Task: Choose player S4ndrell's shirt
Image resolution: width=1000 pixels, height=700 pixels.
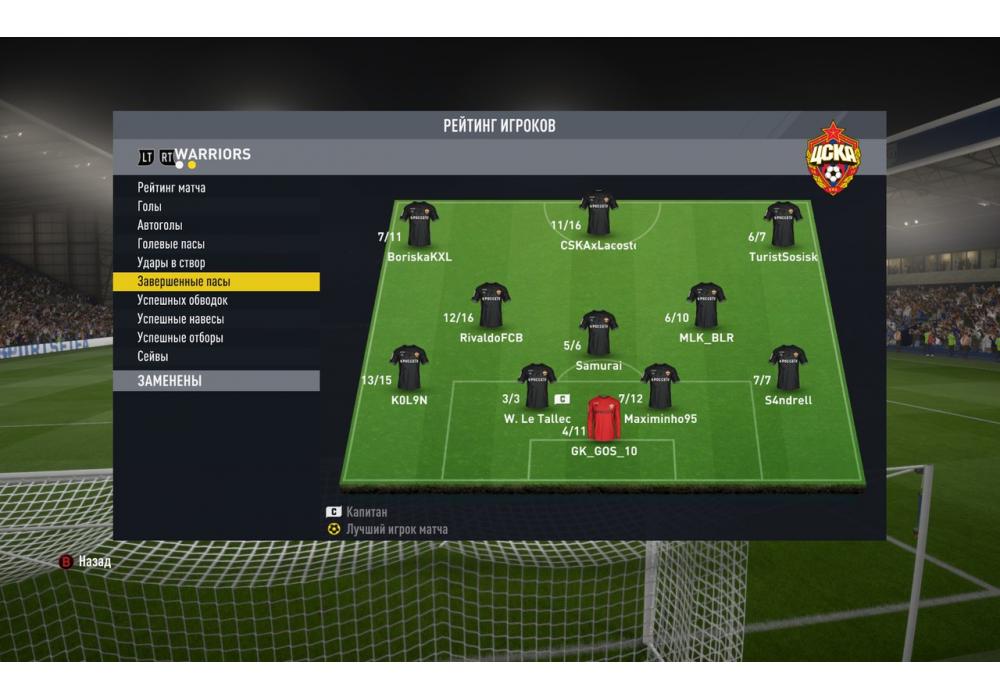Action: pyautogui.click(x=788, y=368)
